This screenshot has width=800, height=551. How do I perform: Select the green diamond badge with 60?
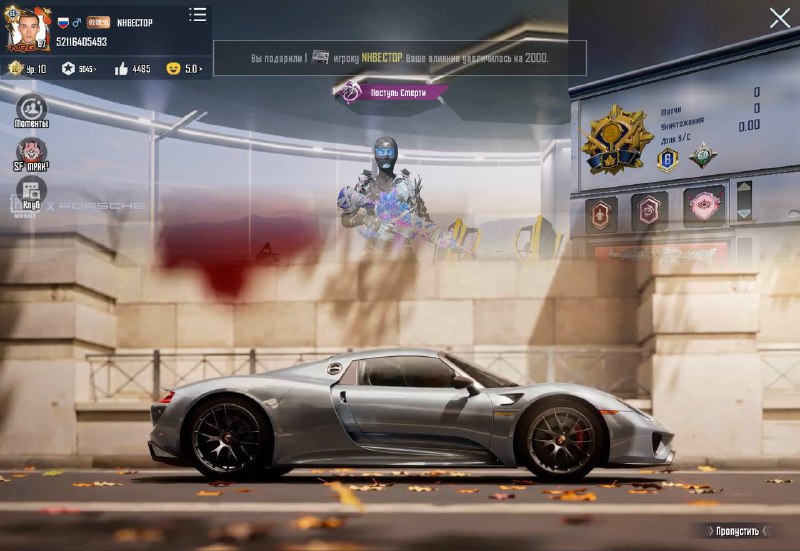pyautogui.click(x=703, y=155)
